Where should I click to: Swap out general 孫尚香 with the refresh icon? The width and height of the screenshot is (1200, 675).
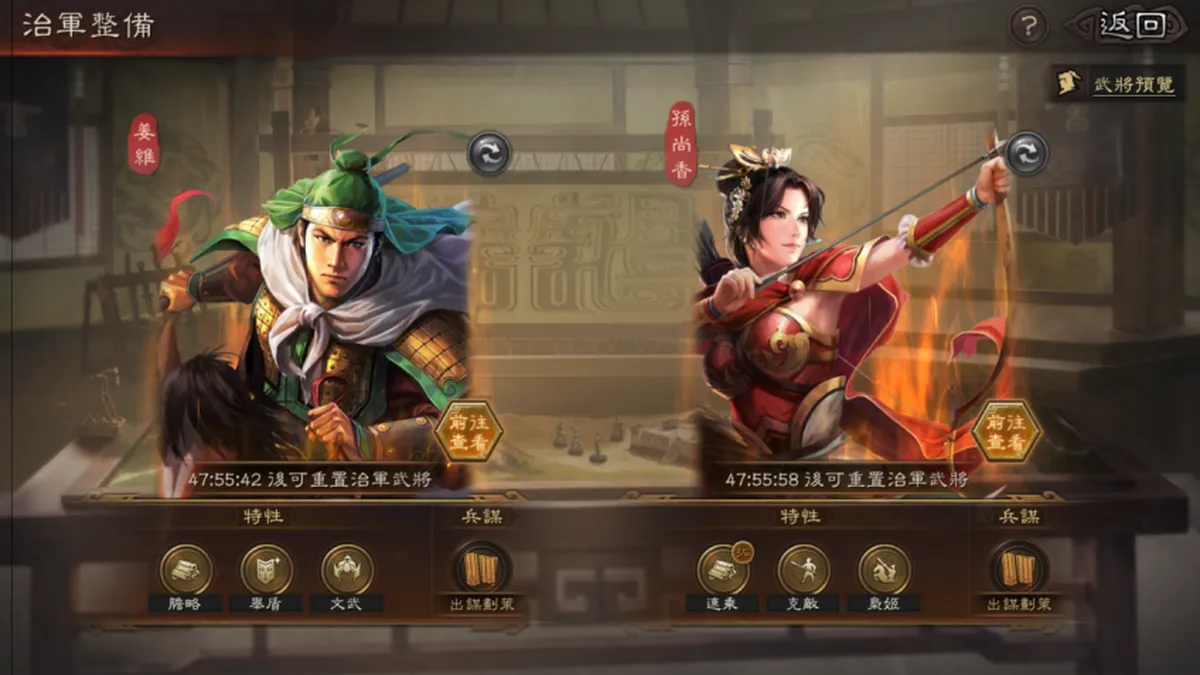[1026, 154]
